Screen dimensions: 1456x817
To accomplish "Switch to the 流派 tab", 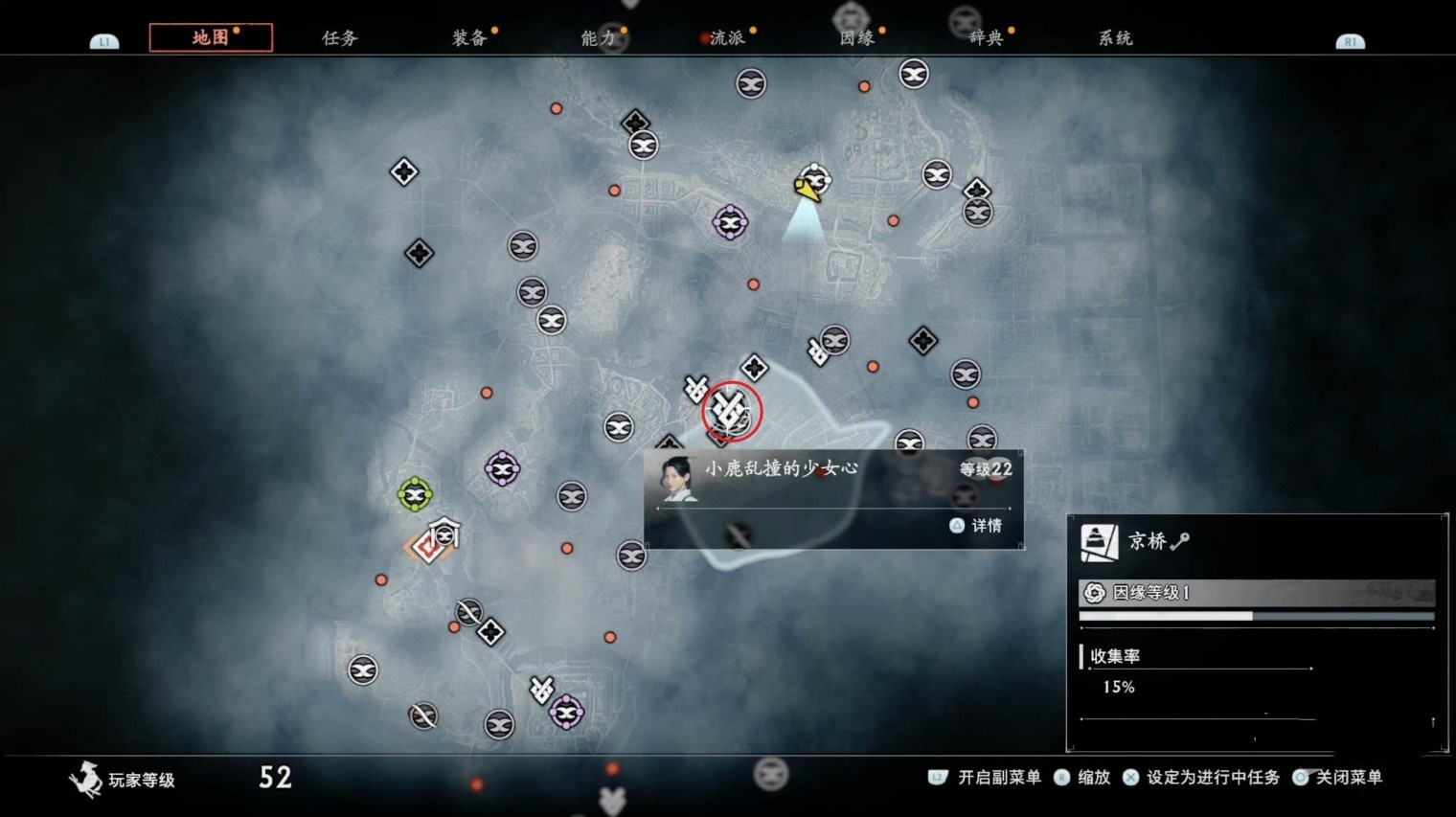I will [727, 38].
